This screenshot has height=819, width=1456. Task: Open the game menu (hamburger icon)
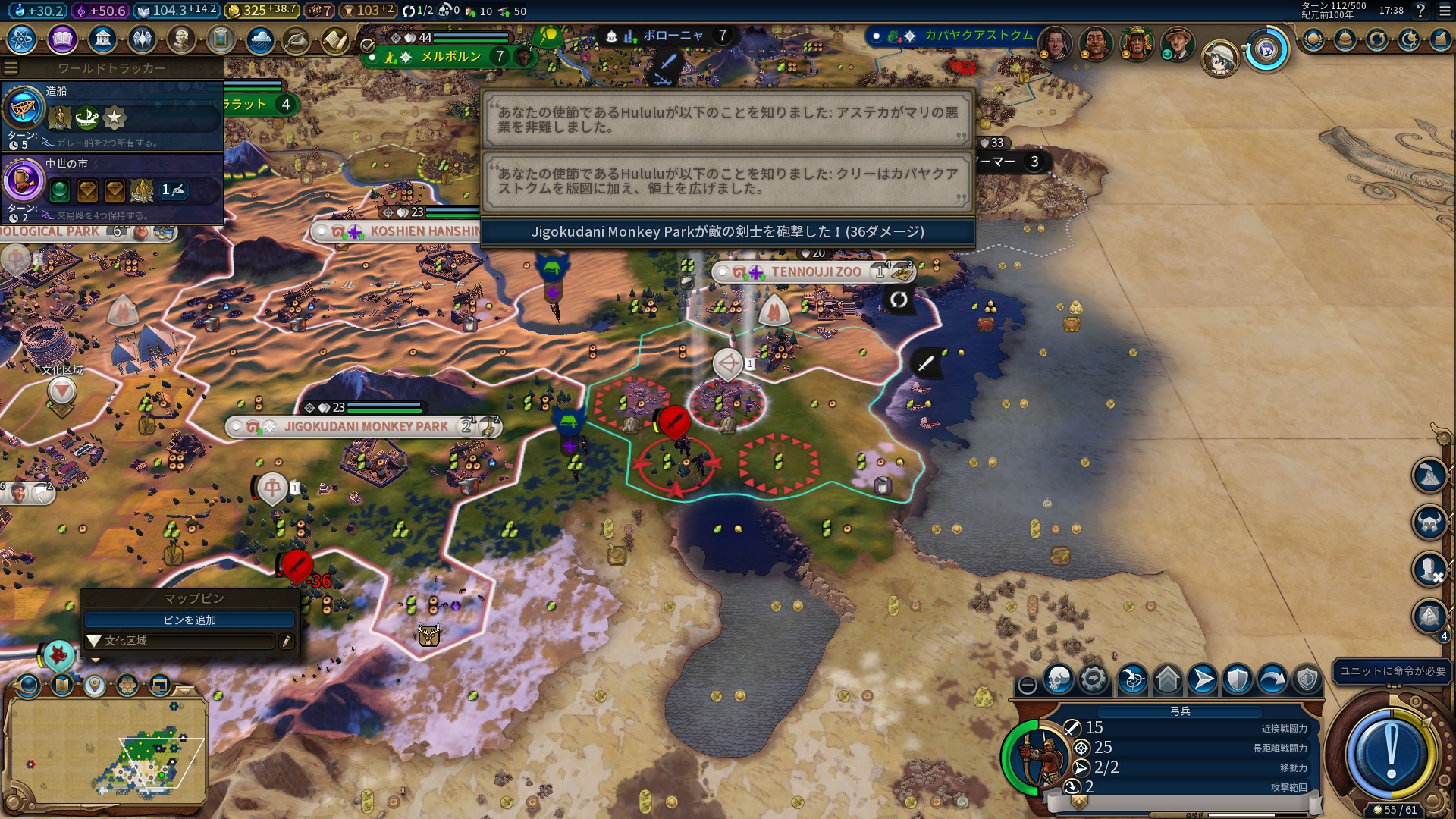tap(1445, 11)
